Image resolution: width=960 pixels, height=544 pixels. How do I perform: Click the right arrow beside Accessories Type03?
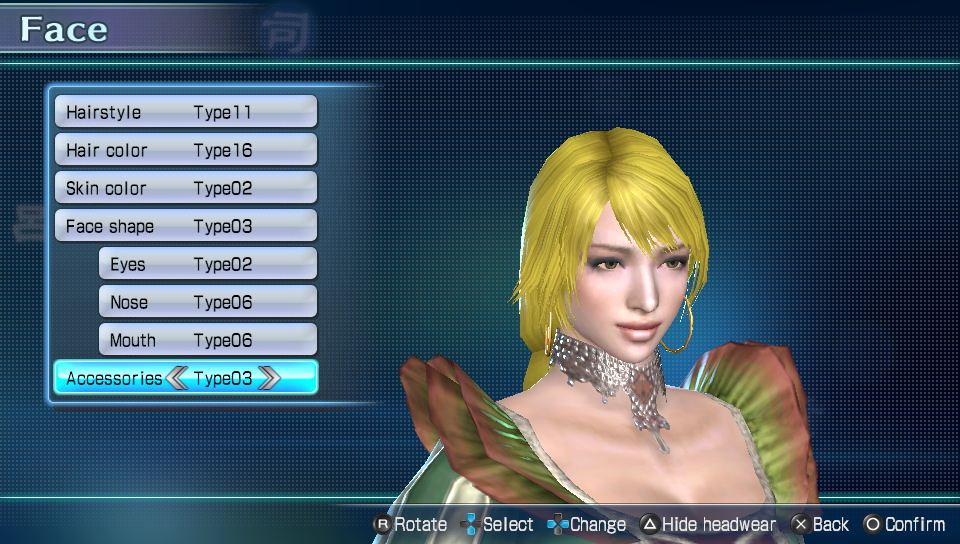click(269, 378)
